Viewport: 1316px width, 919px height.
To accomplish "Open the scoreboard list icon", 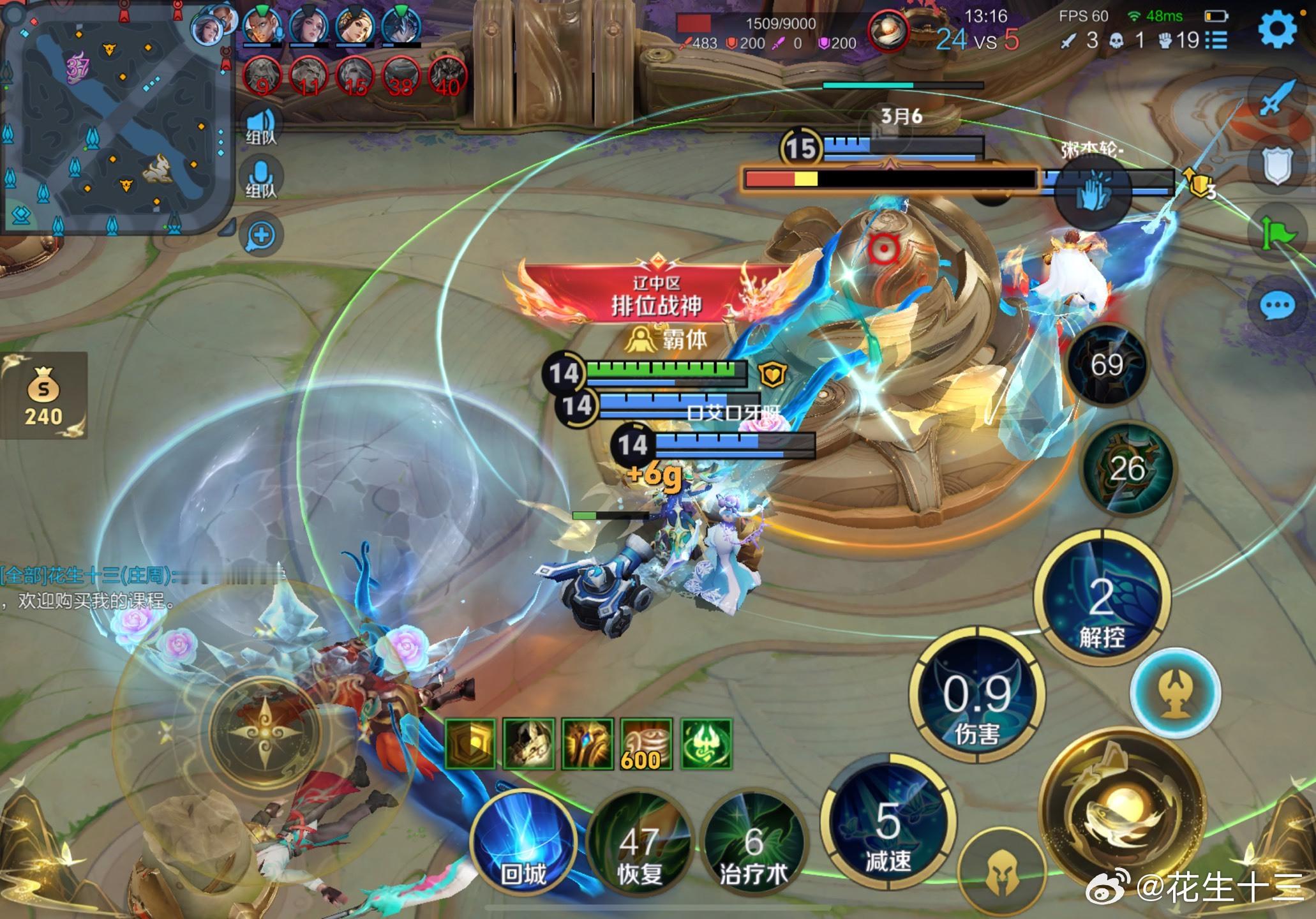I will coord(1217,41).
